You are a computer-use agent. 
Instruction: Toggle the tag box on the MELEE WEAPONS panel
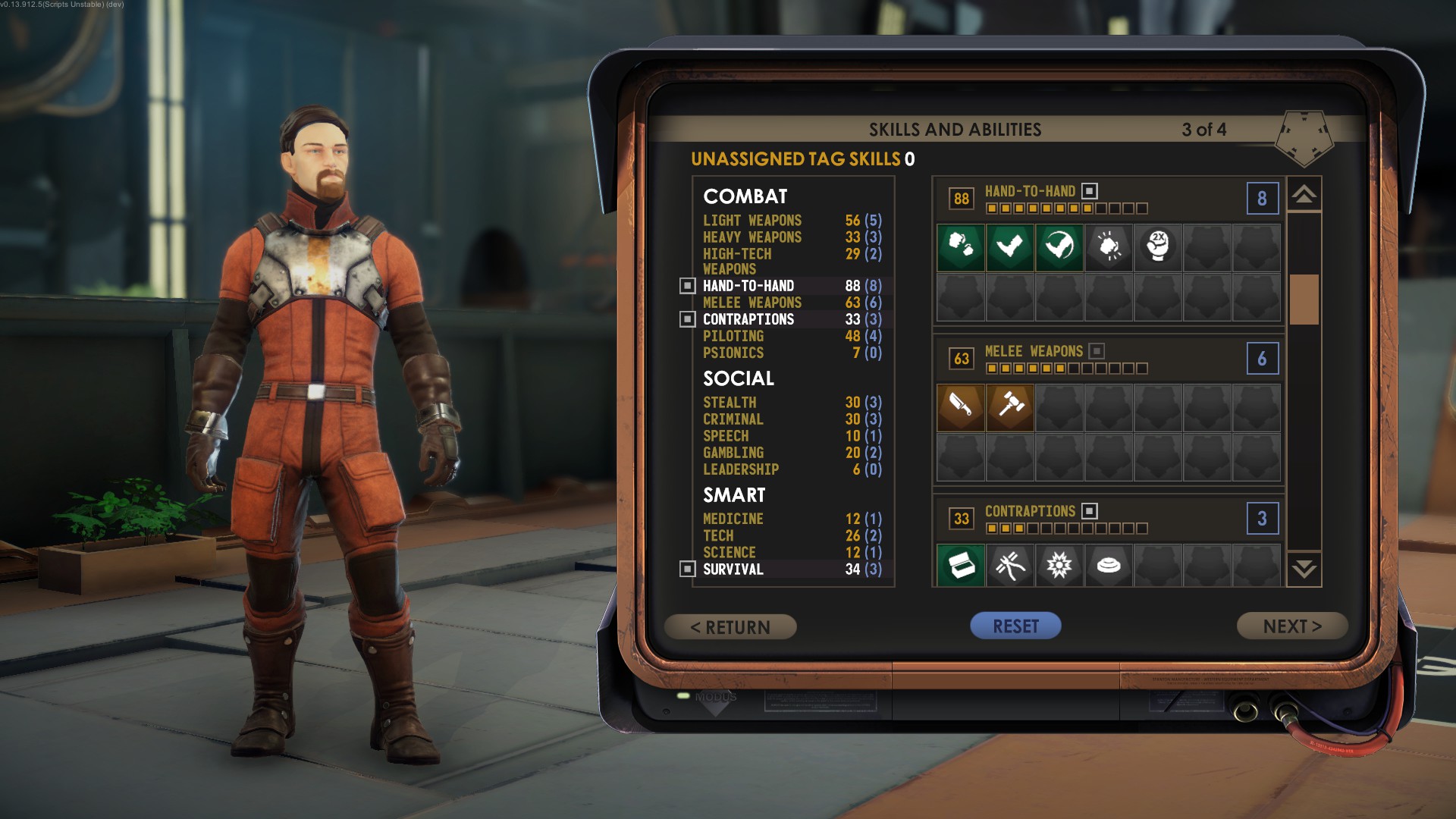(x=1095, y=351)
